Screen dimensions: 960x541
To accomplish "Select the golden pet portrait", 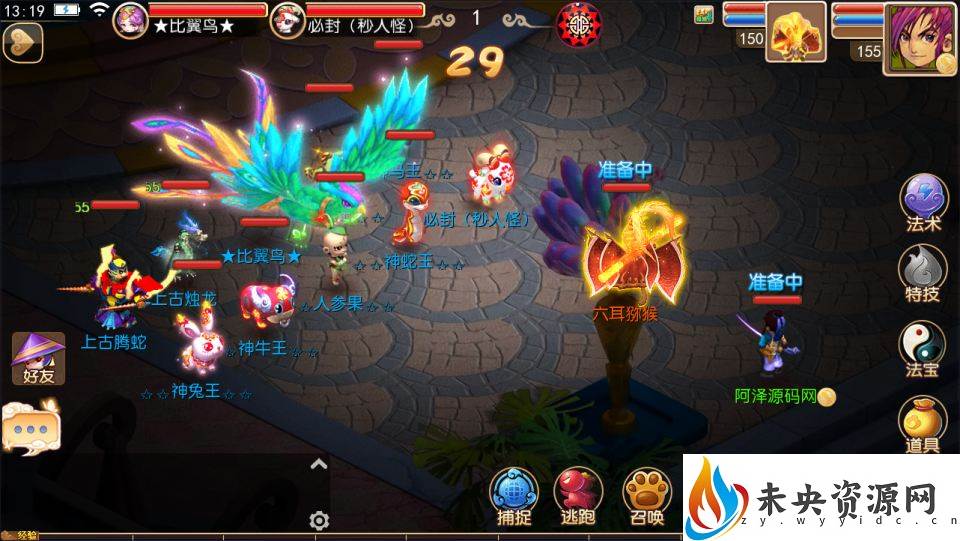I will [796, 31].
